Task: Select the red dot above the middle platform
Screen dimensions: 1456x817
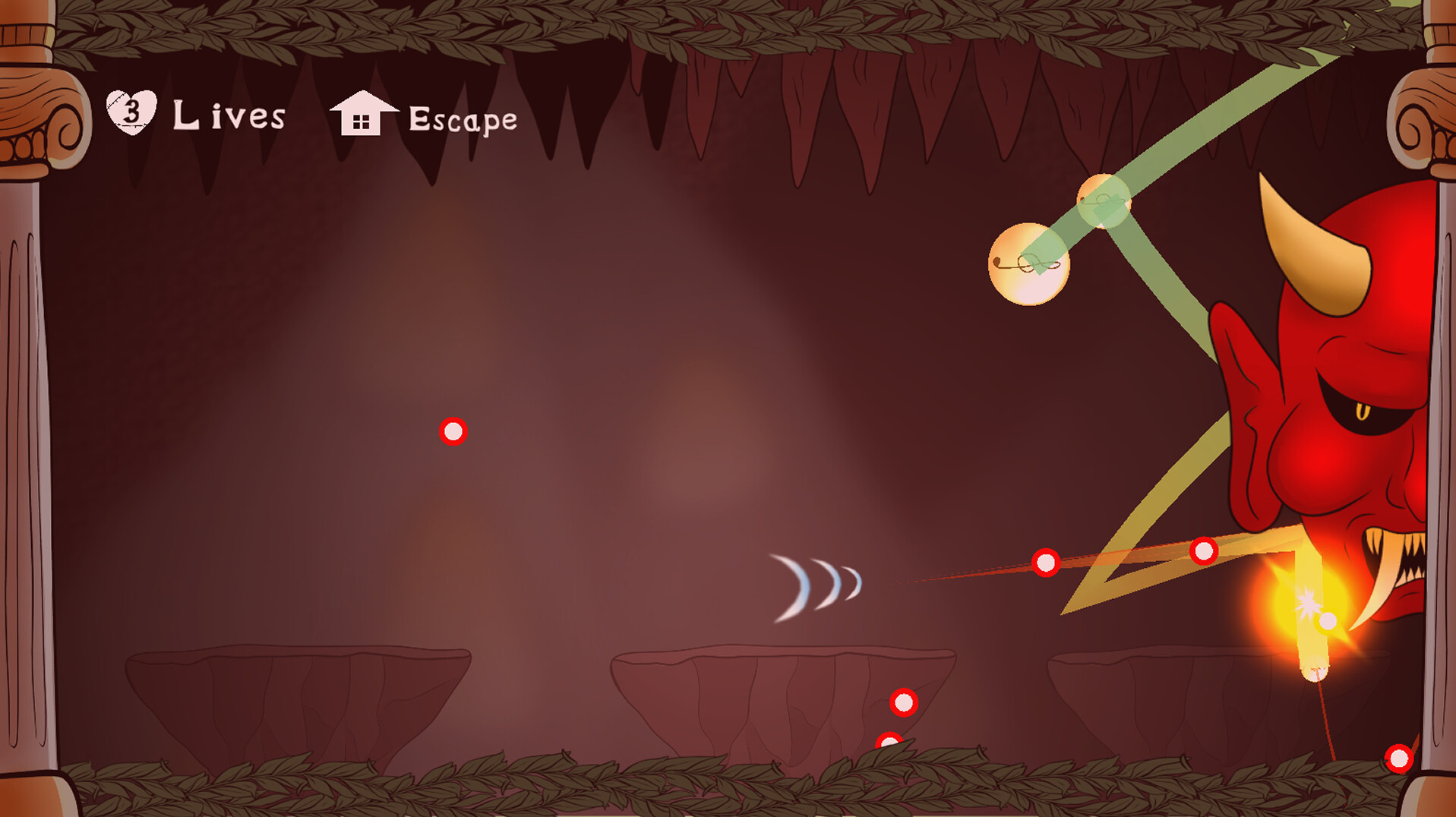Action: (902, 702)
